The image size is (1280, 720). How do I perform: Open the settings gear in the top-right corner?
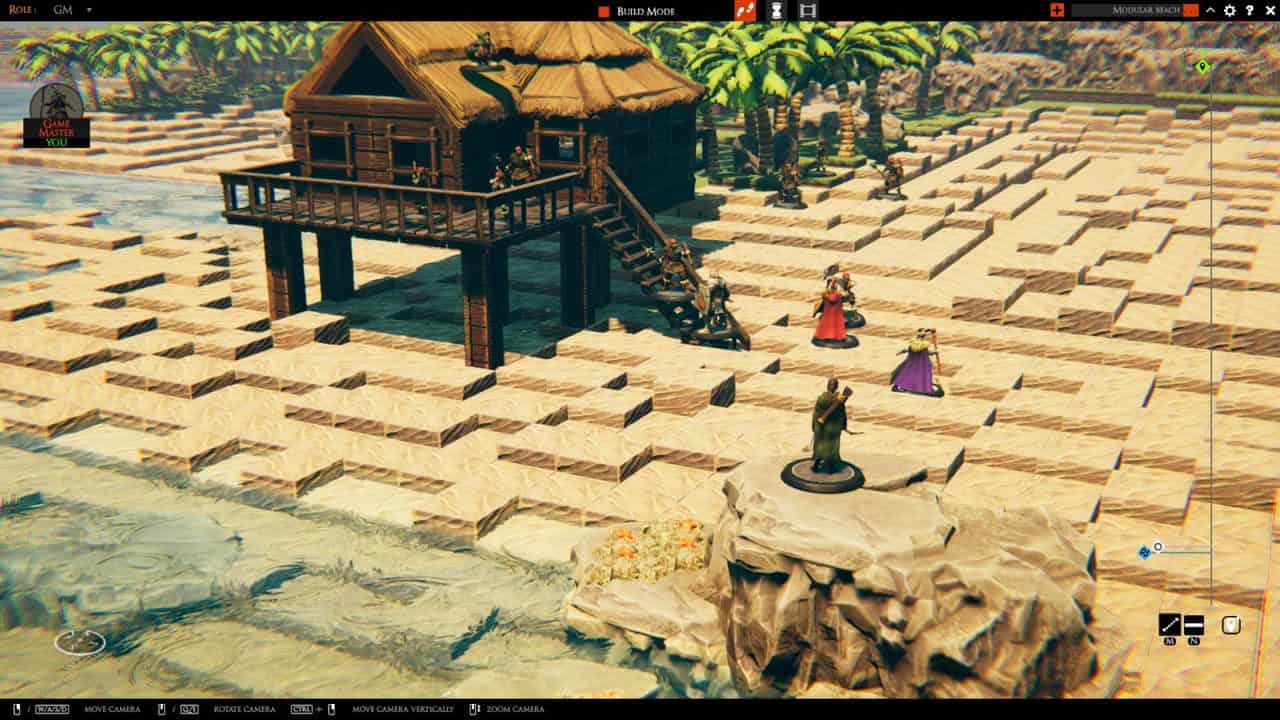point(1230,10)
